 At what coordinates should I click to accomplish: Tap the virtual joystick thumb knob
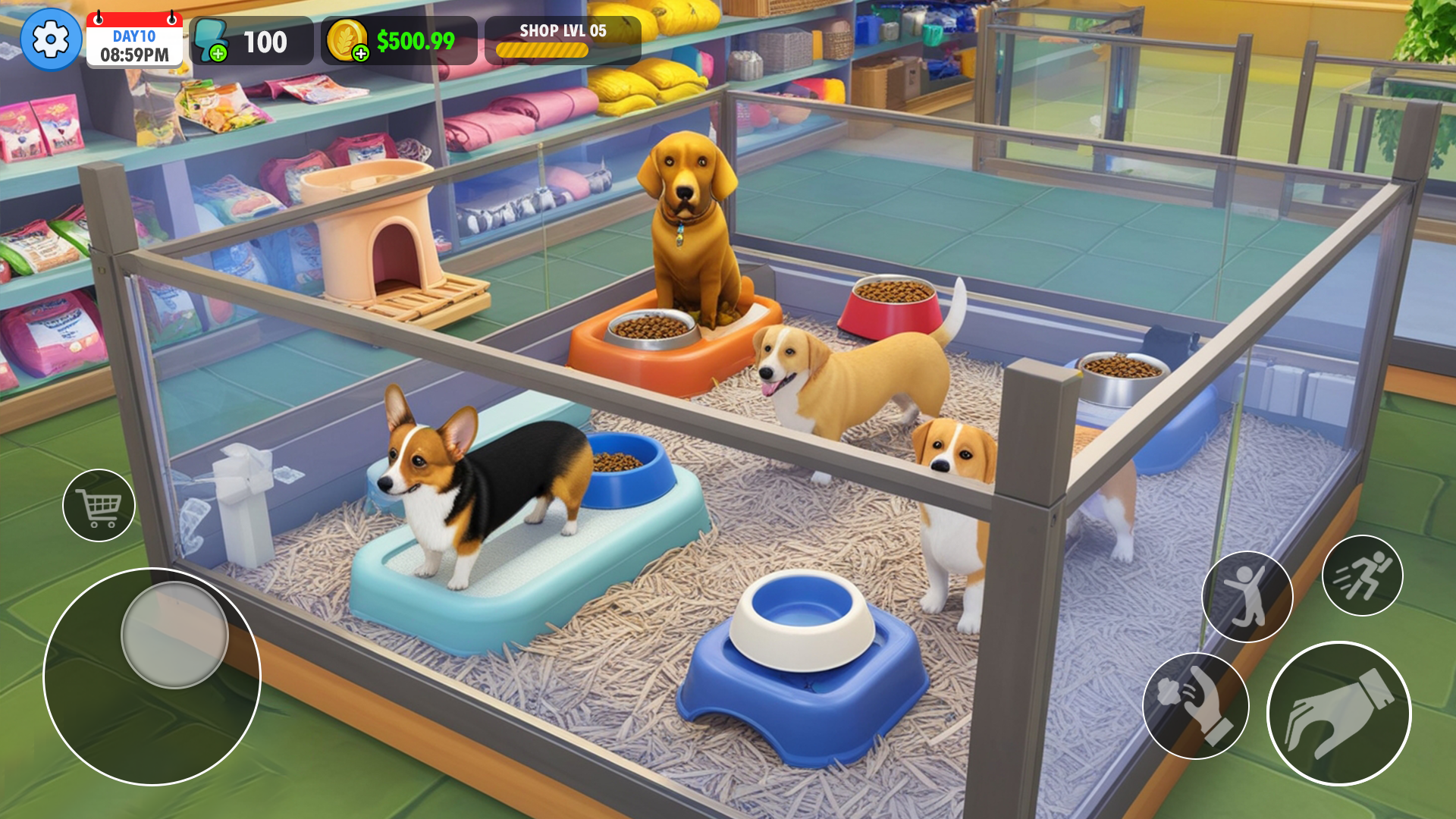point(174,635)
